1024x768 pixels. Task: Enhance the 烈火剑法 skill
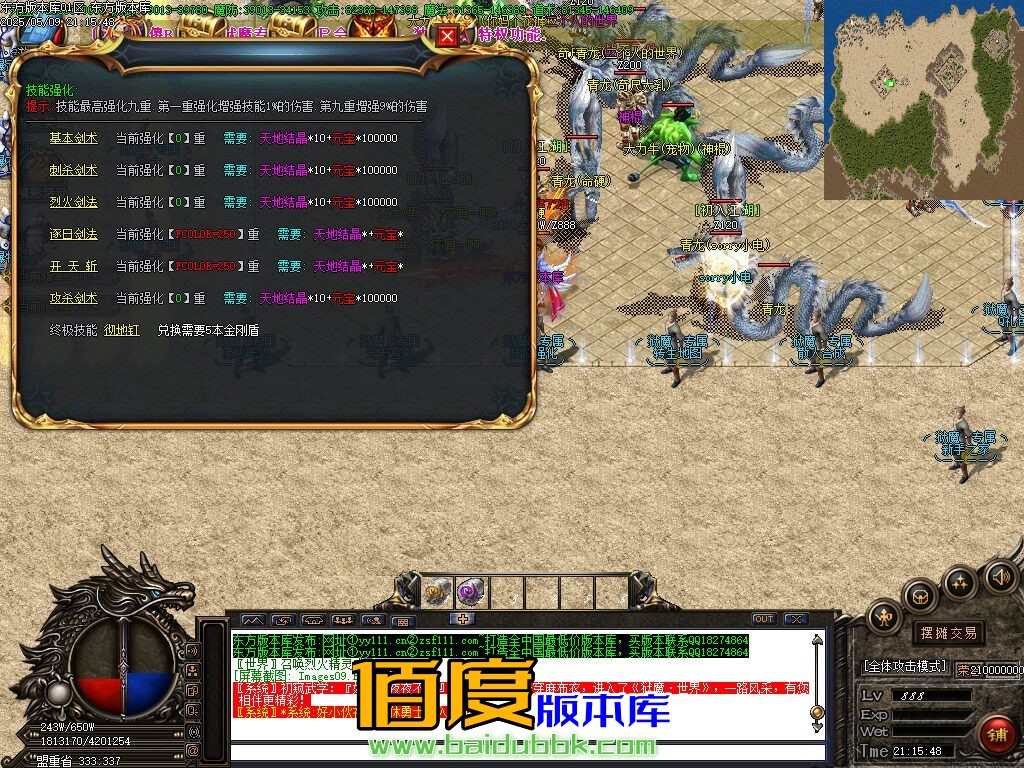pyautogui.click(x=74, y=202)
